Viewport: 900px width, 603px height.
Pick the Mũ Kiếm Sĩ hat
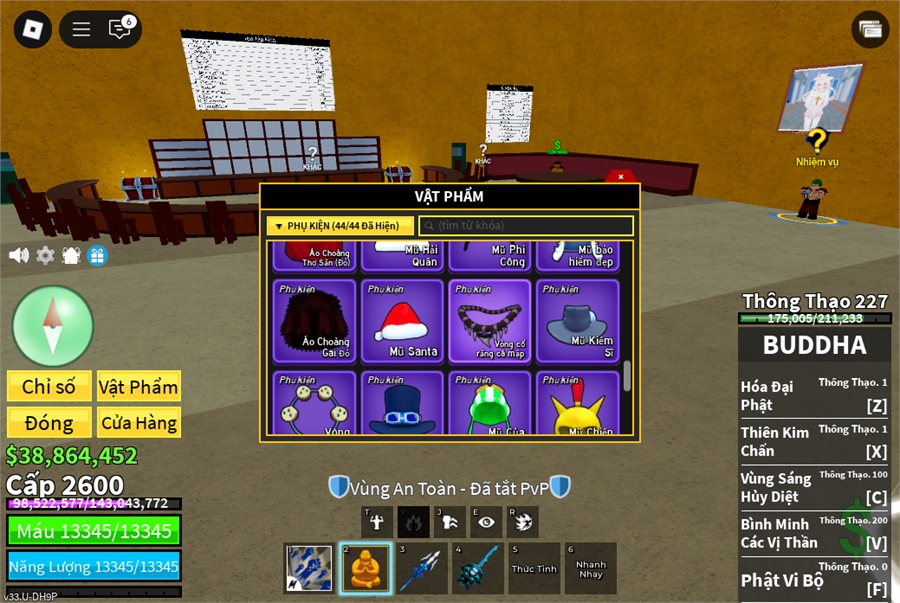578,320
